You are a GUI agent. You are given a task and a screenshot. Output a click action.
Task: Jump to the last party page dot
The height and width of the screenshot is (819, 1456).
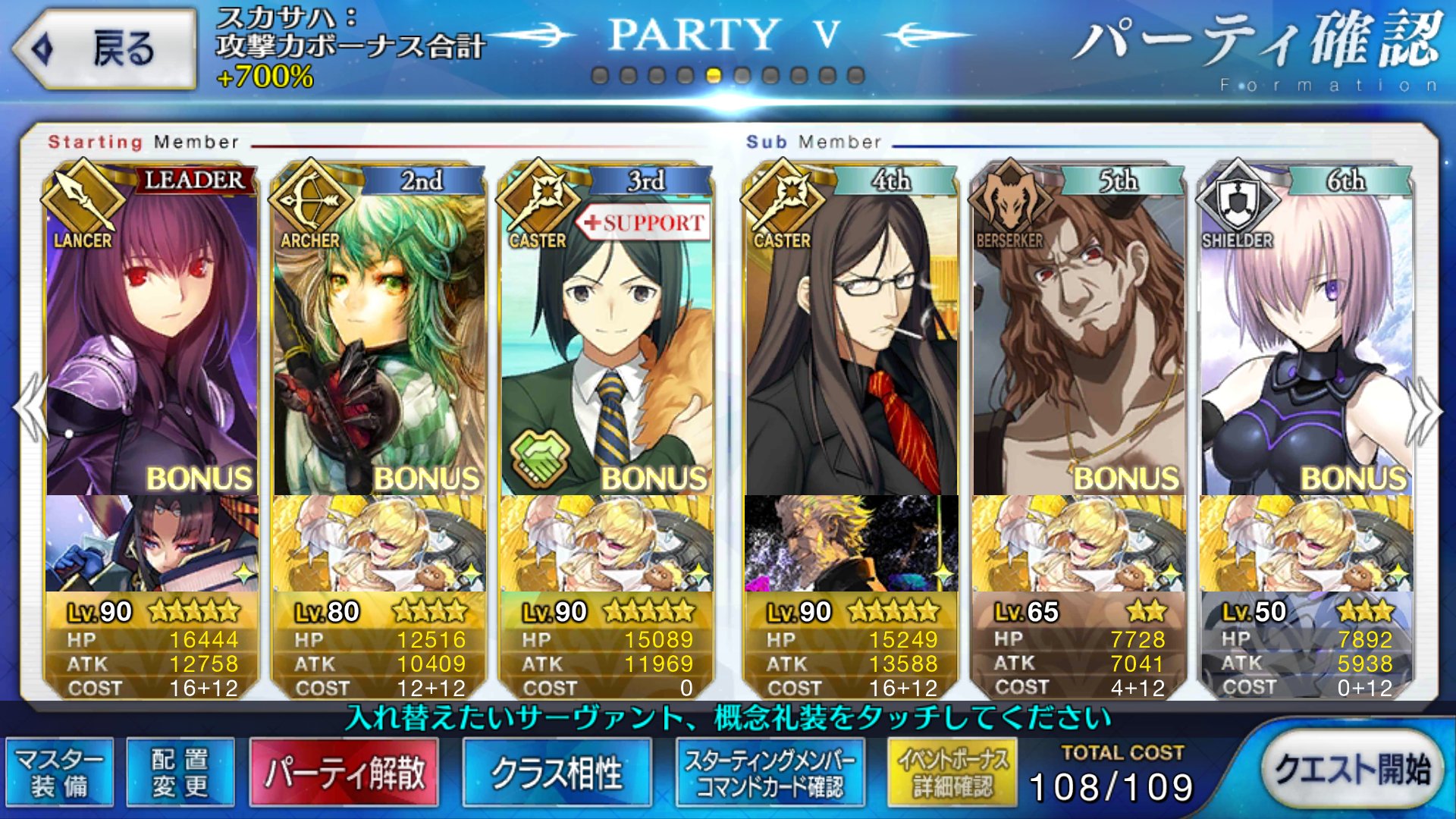click(x=855, y=76)
